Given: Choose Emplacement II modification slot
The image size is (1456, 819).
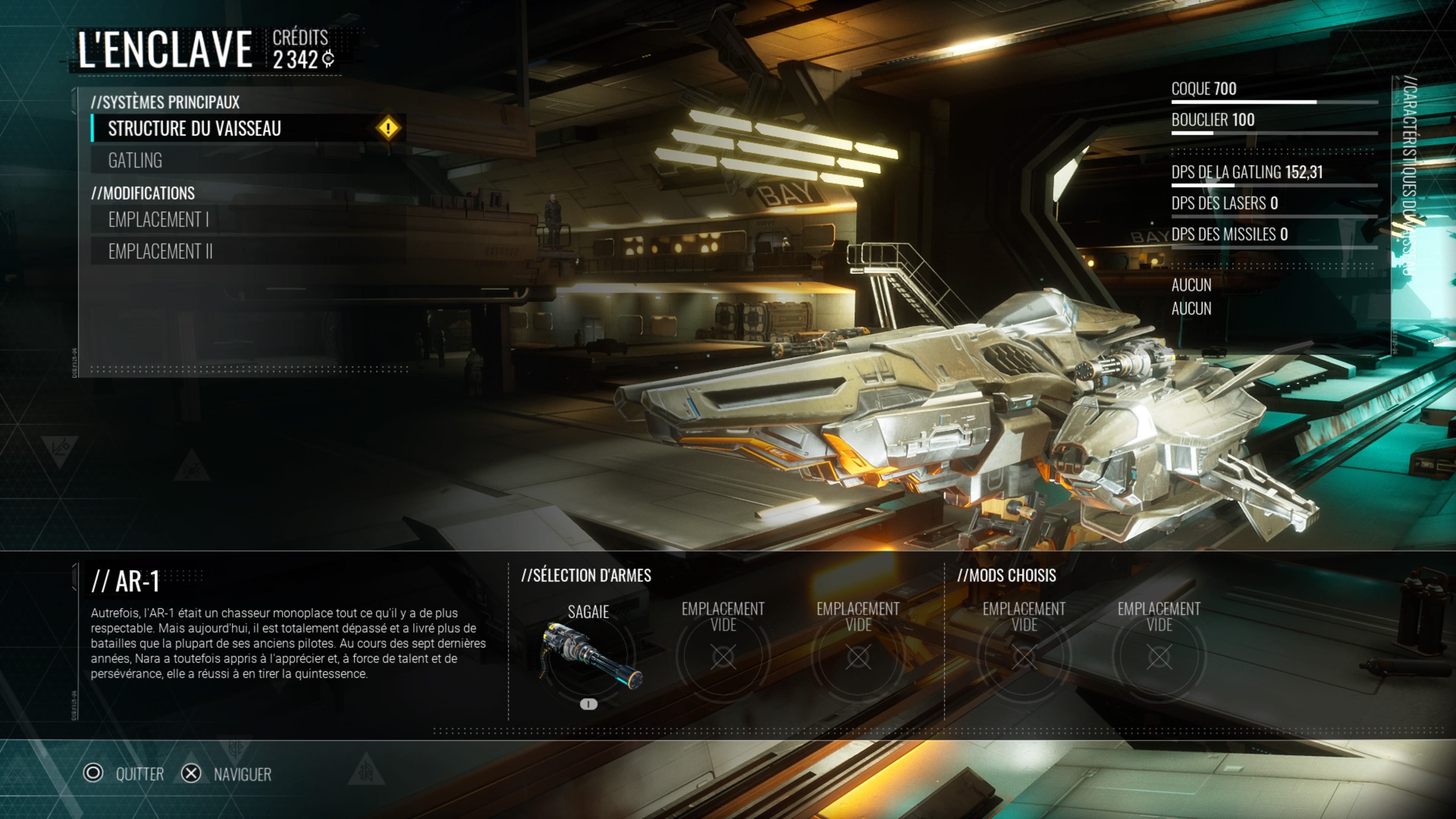Looking at the screenshot, I should (x=160, y=251).
